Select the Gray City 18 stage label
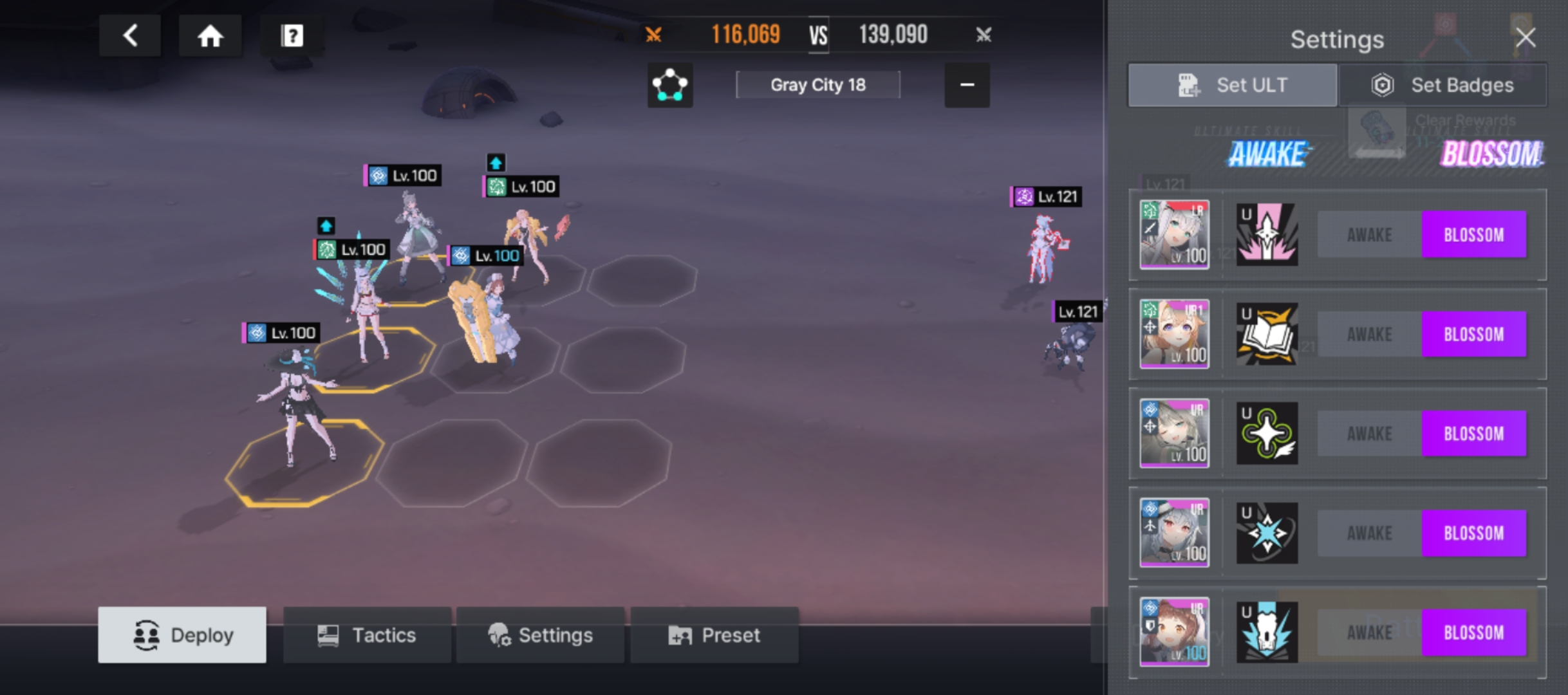 point(817,85)
